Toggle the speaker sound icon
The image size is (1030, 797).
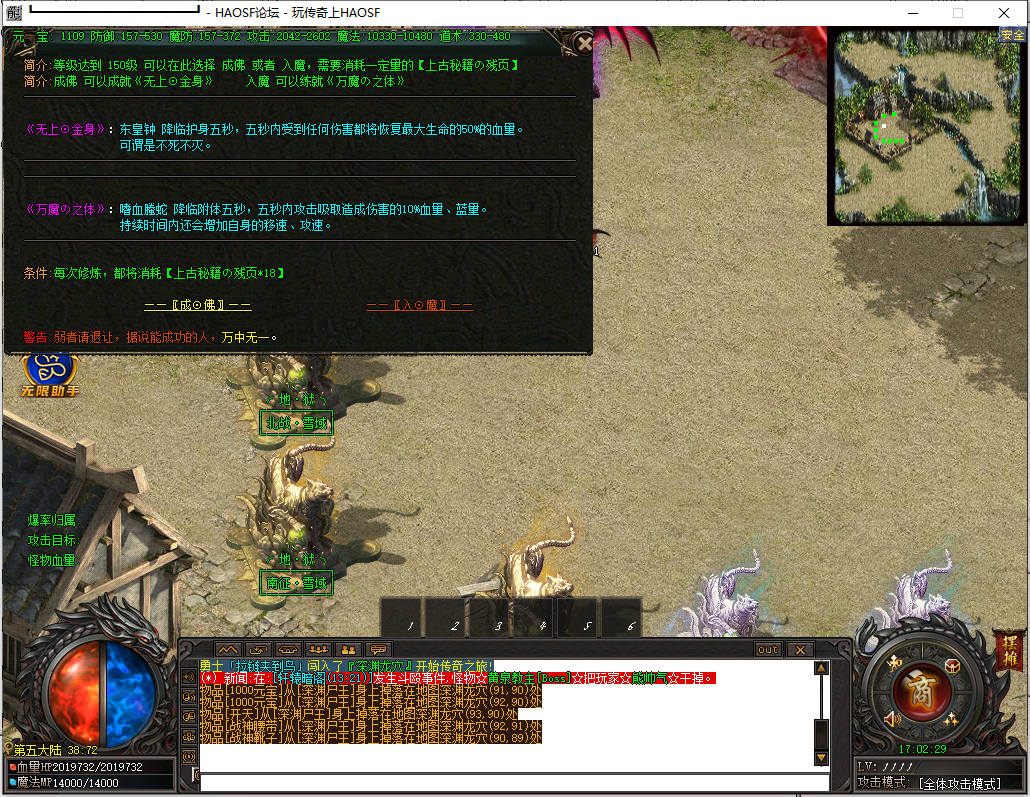pos(893,719)
